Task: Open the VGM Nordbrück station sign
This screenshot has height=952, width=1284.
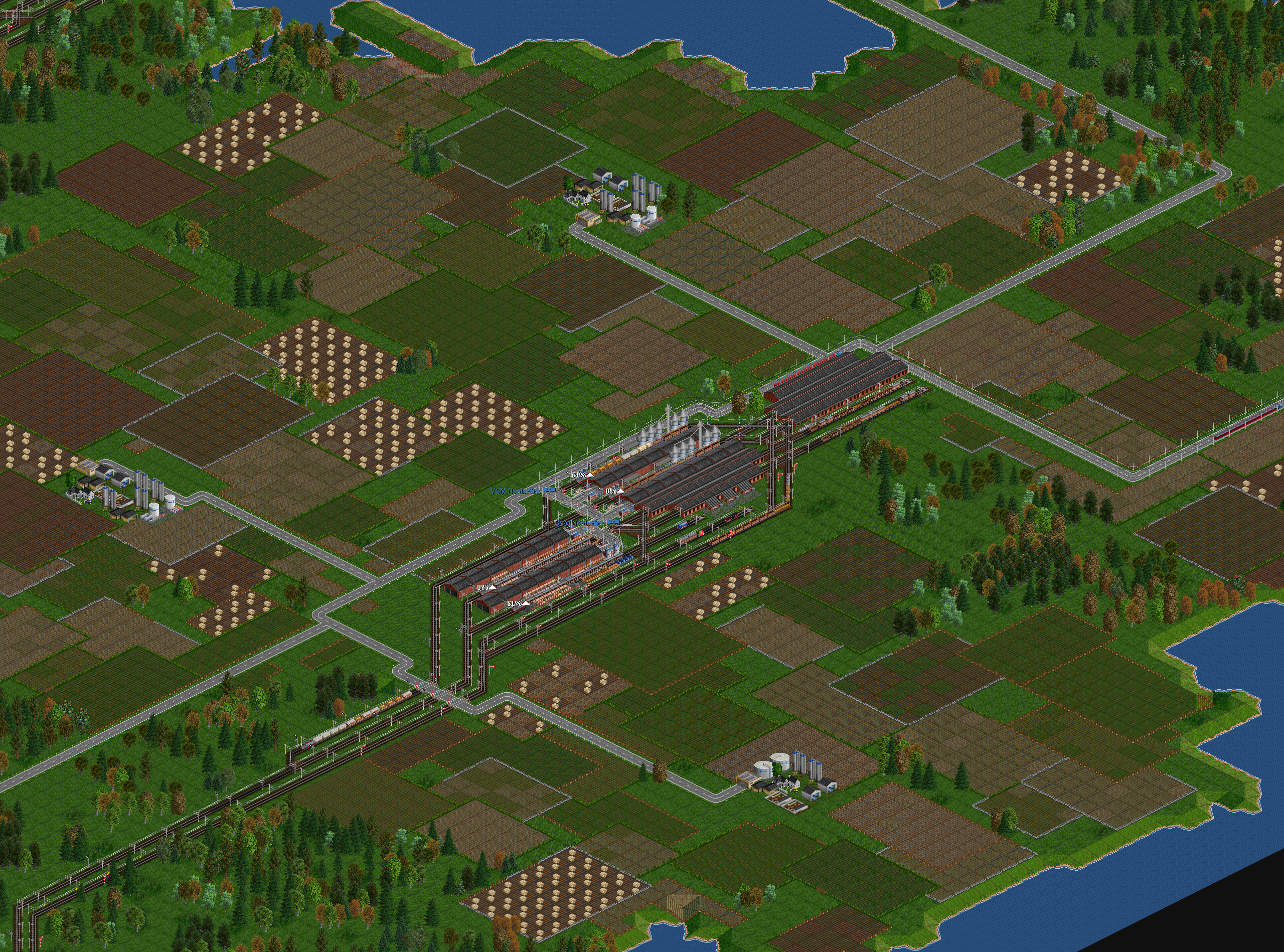Action: [x=515, y=491]
